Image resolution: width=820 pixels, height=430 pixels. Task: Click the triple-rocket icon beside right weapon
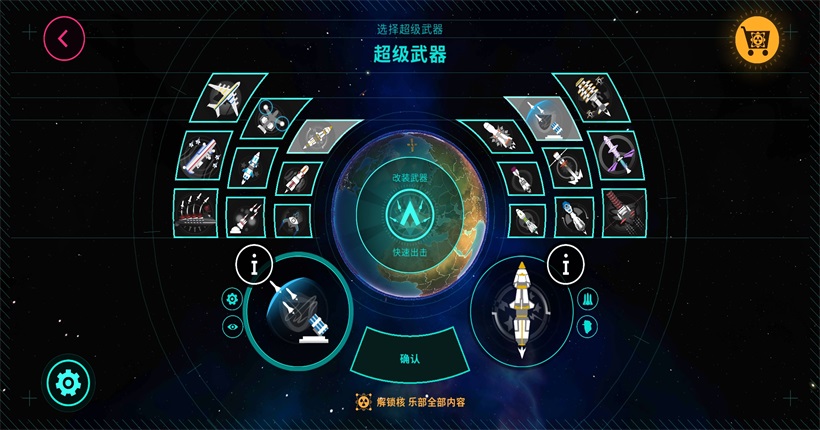[x=588, y=299]
